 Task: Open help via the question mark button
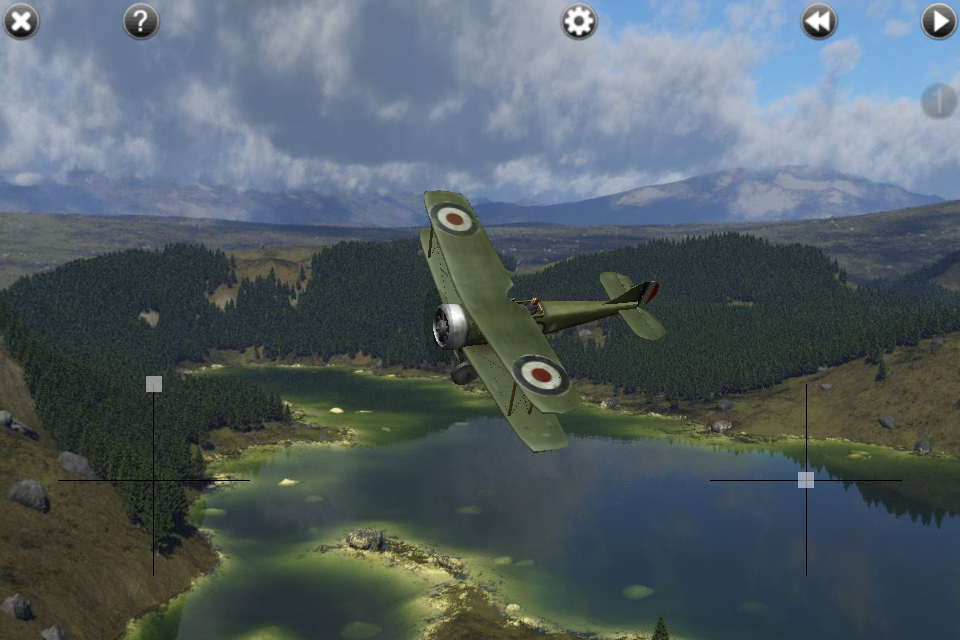141,21
